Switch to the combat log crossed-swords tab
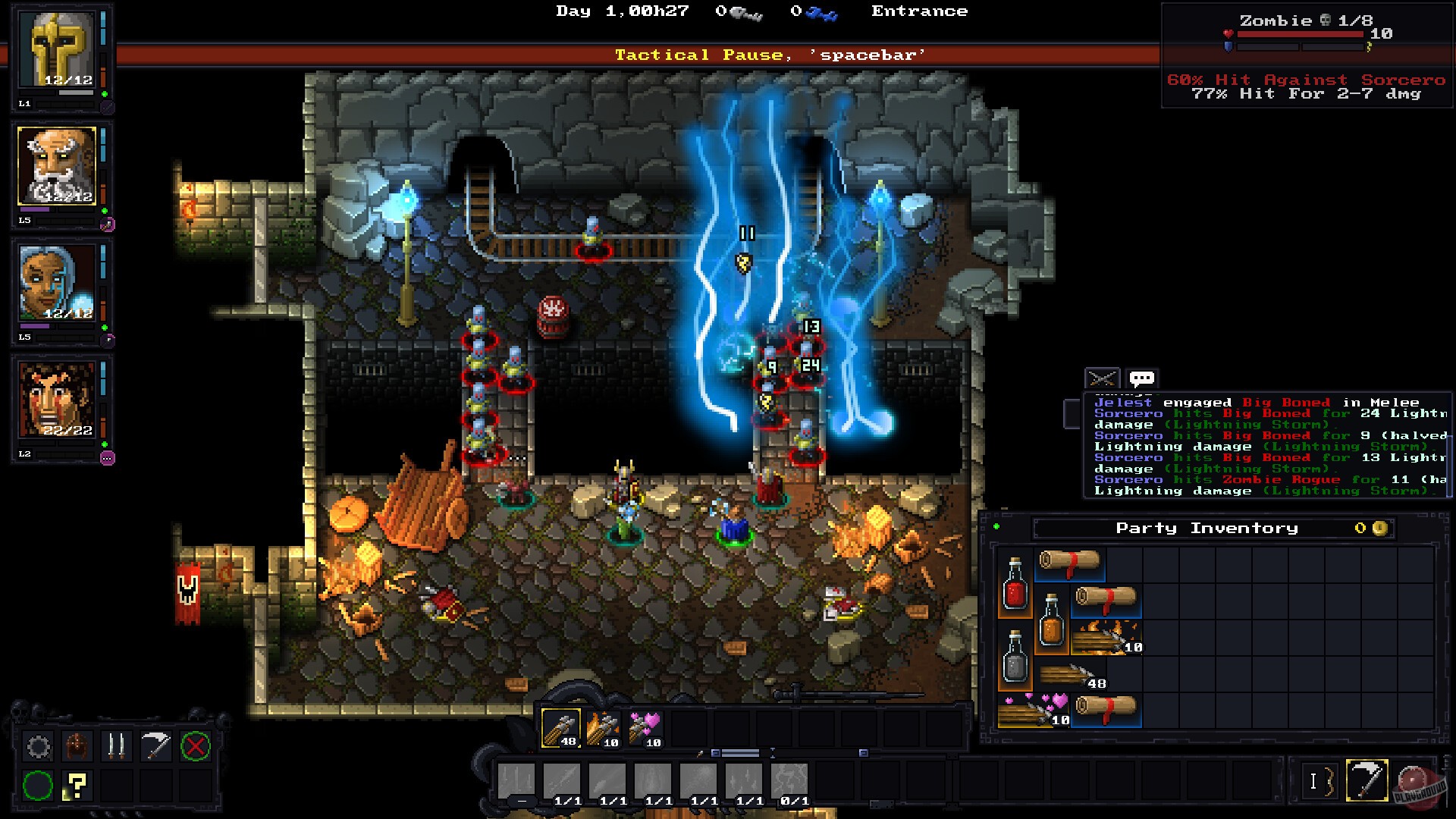Image resolution: width=1456 pixels, height=819 pixels. (x=1102, y=378)
